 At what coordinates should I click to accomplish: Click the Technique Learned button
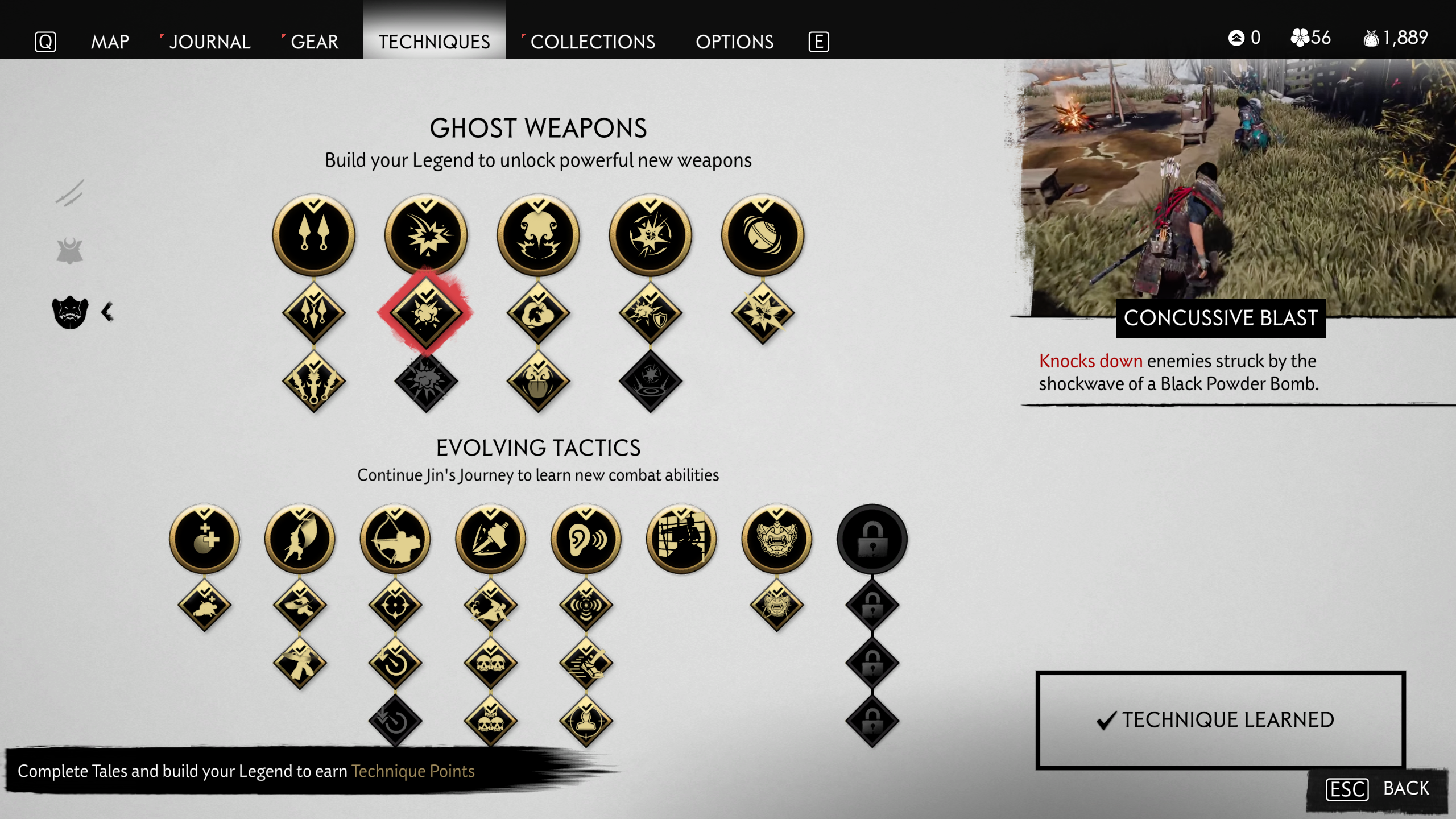(x=1221, y=720)
